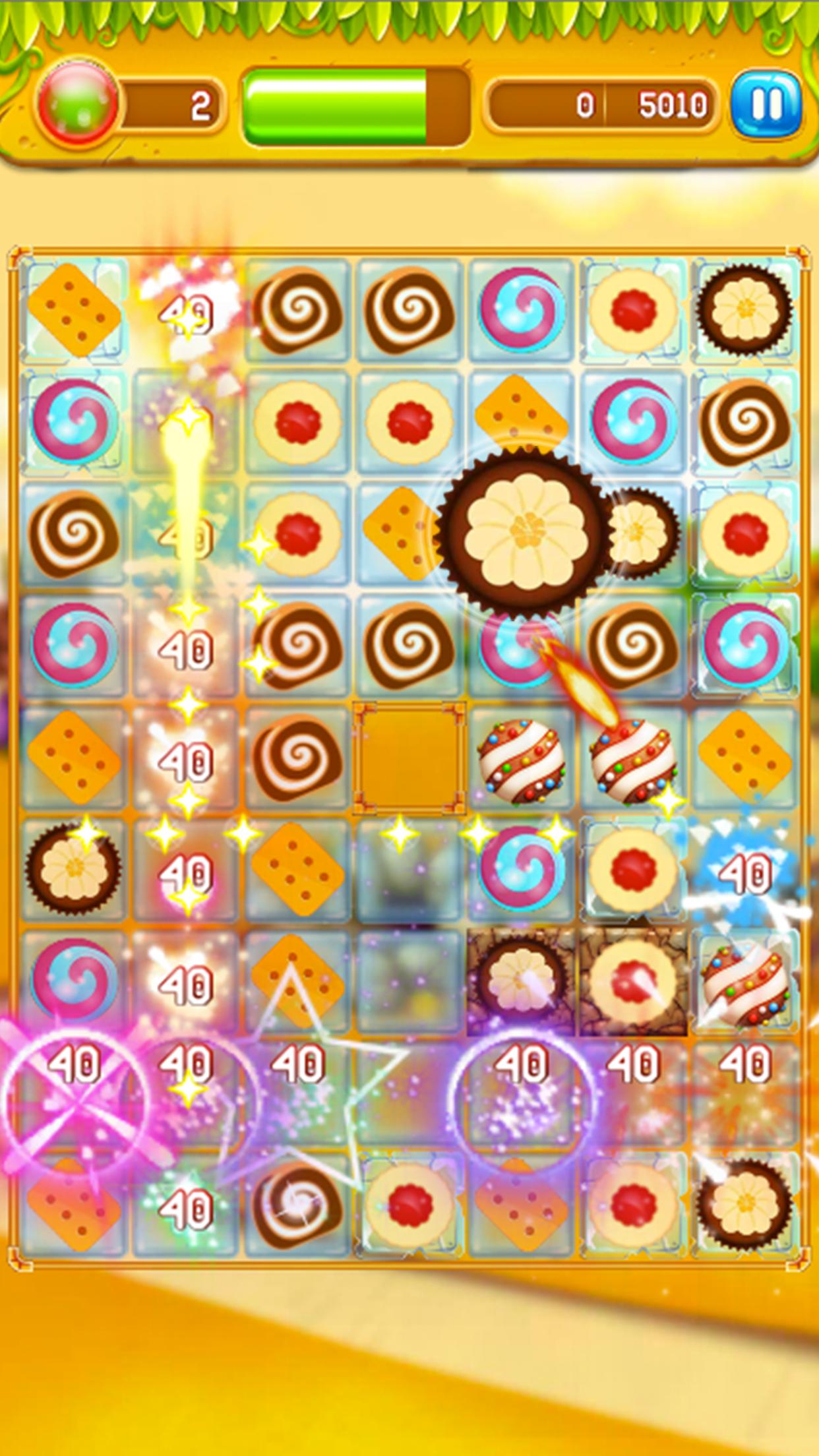The height and width of the screenshot is (1456, 819).
Task: Pick the cupcake on the cracked brown tile
Action: [x=521, y=981]
